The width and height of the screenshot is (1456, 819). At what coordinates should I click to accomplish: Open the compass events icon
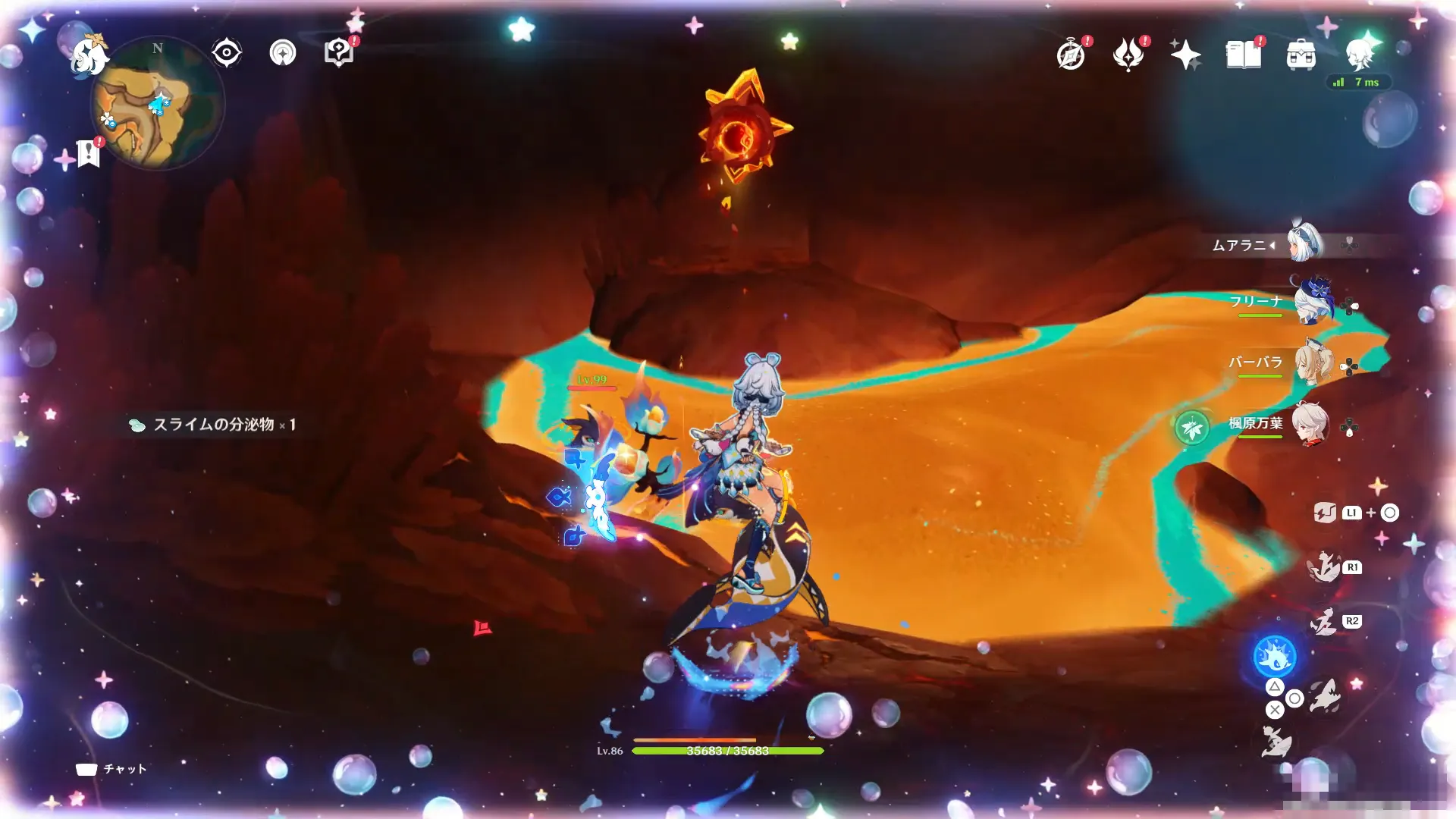[1071, 55]
